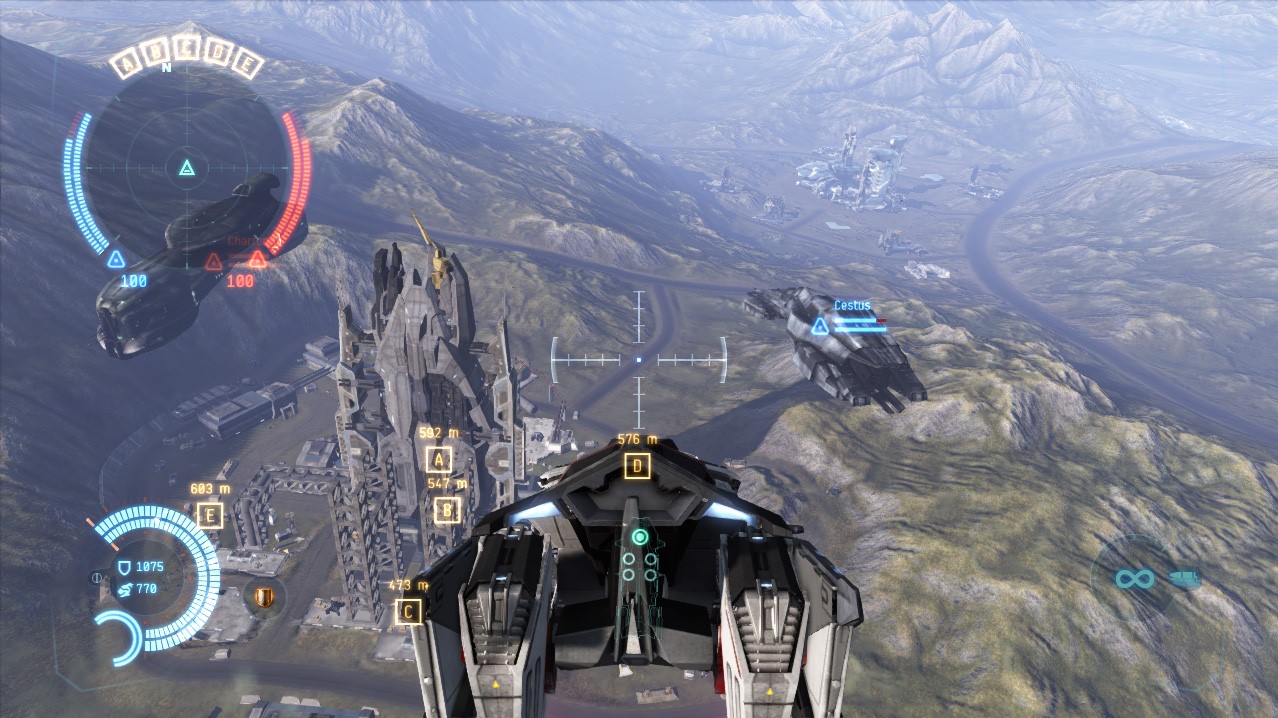Select the infinity ammo weapon indicator
1278x718 pixels.
click(x=1136, y=579)
